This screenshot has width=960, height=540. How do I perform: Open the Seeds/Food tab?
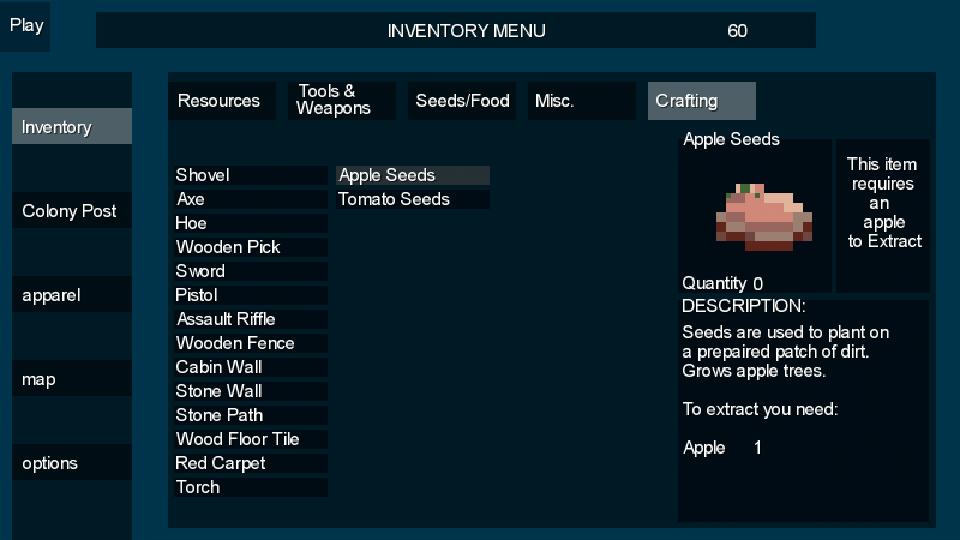click(x=463, y=101)
